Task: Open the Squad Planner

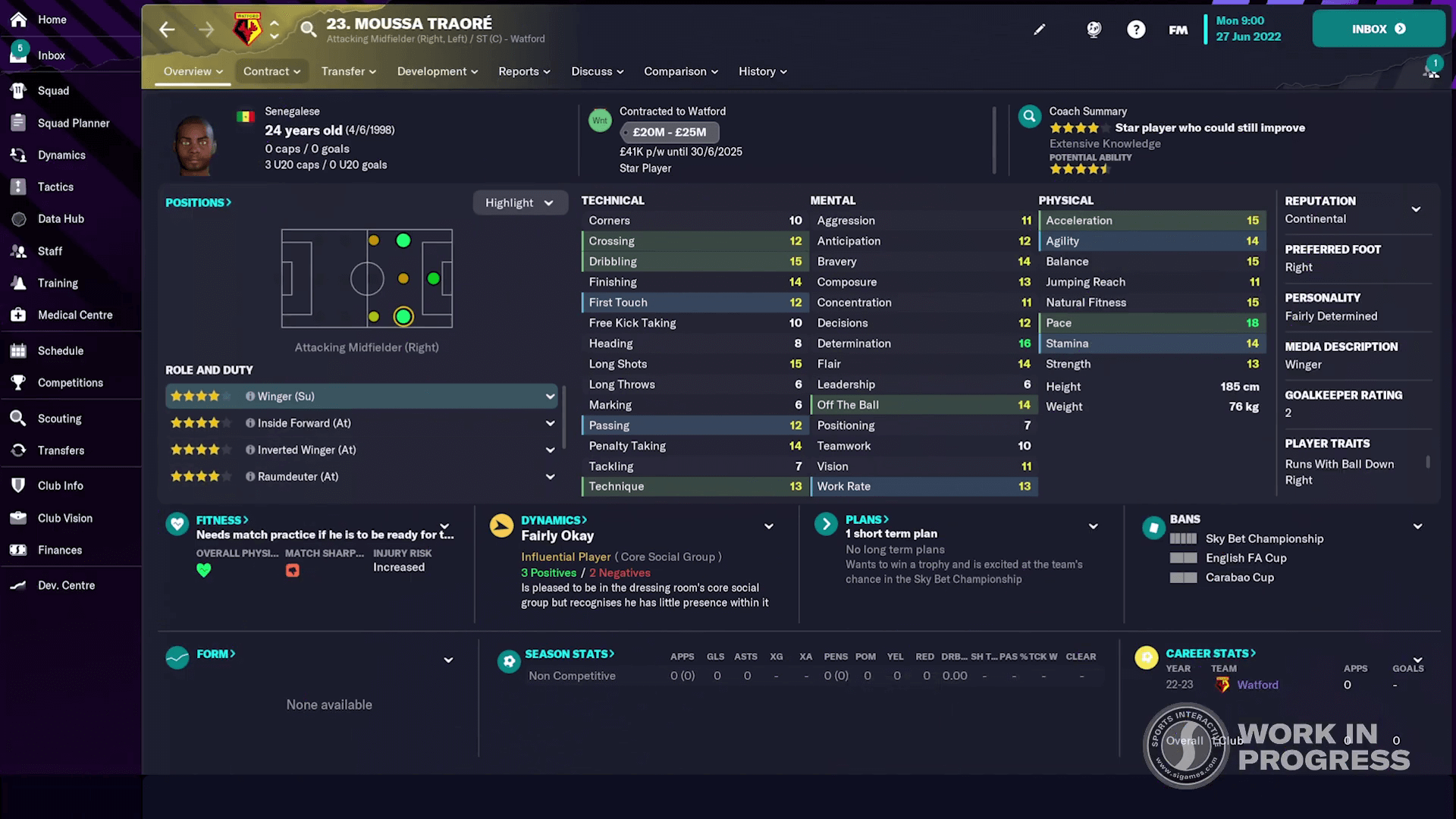Action: (74, 123)
